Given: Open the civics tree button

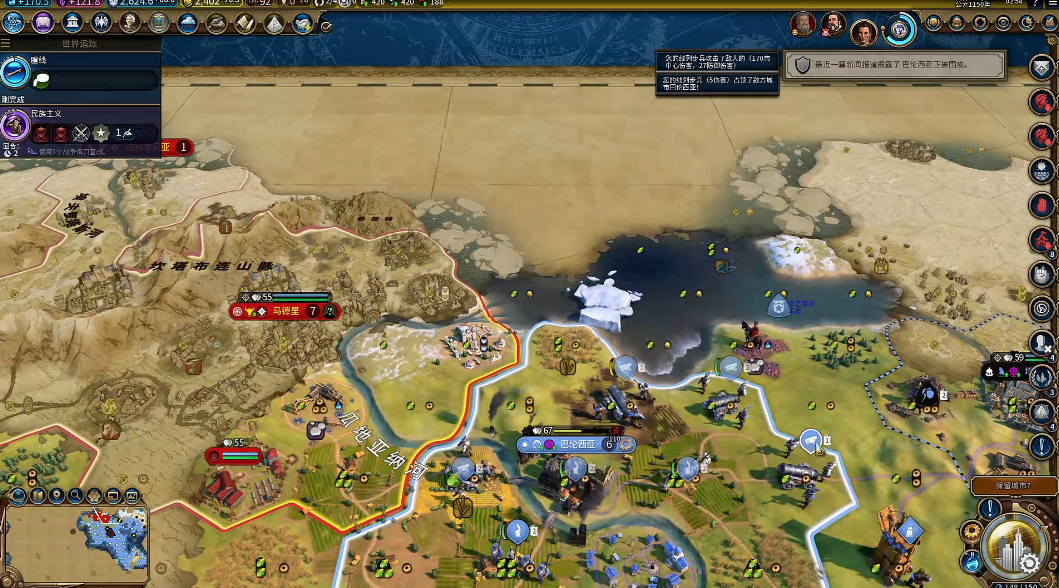Looking at the screenshot, I should point(43,22).
